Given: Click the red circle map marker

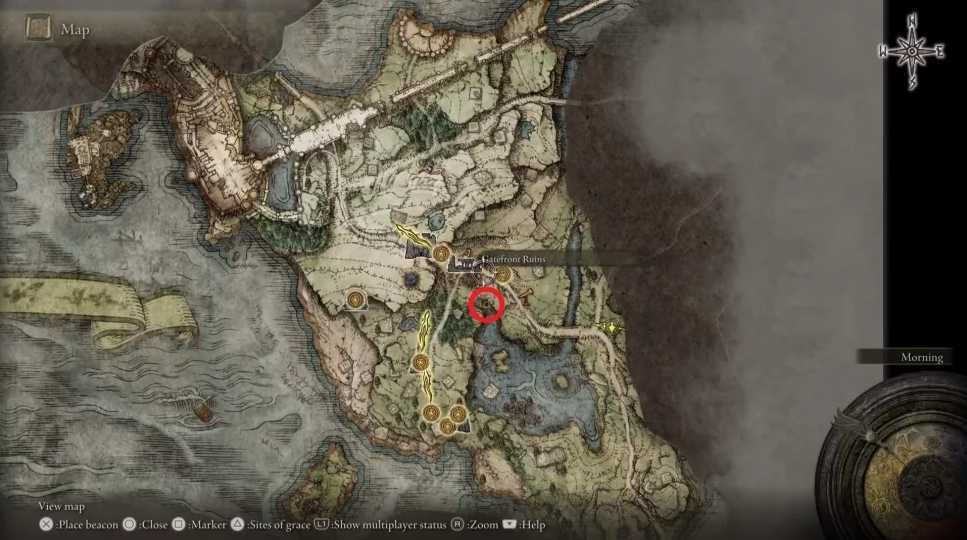Looking at the screenshot, I should [x=486, y=304].
